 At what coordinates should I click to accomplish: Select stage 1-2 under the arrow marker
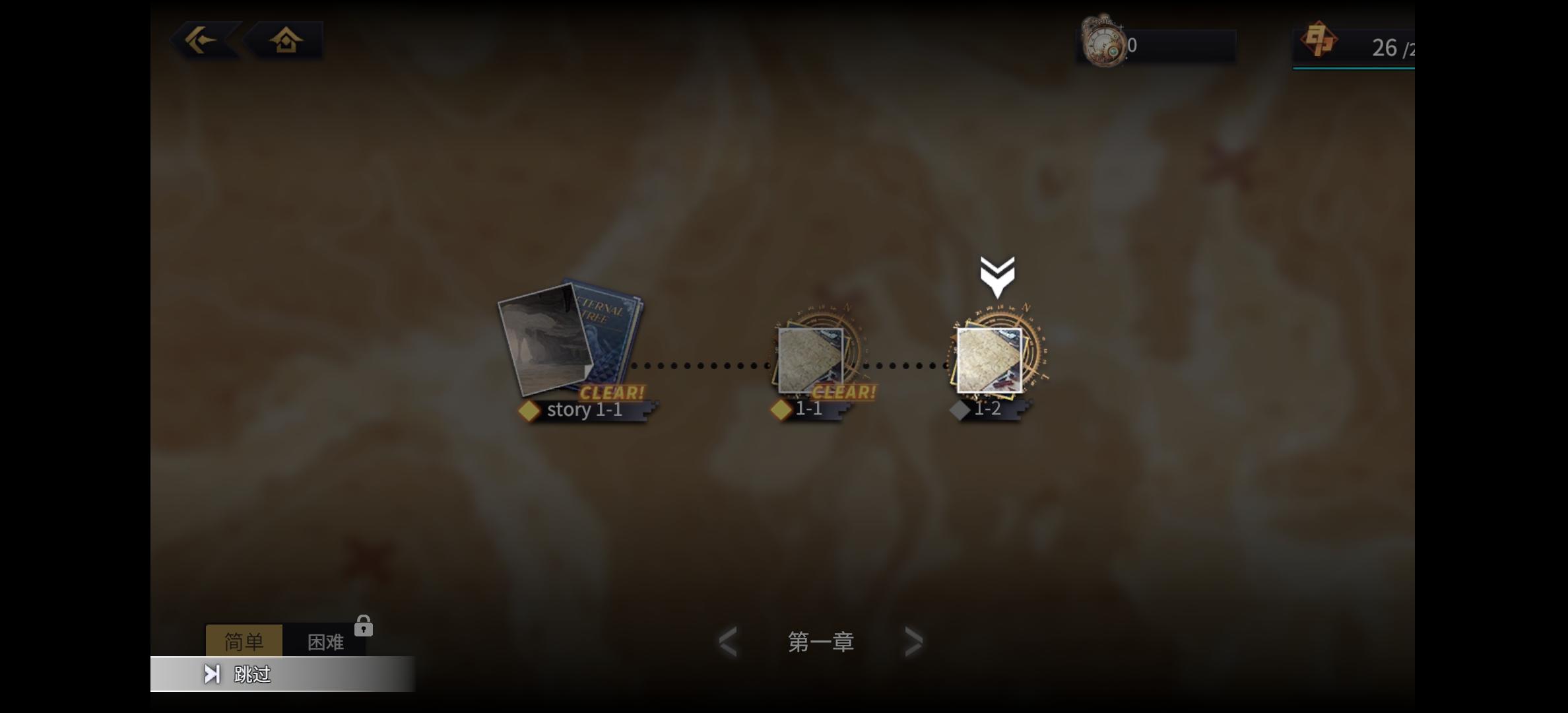point(990,360)
